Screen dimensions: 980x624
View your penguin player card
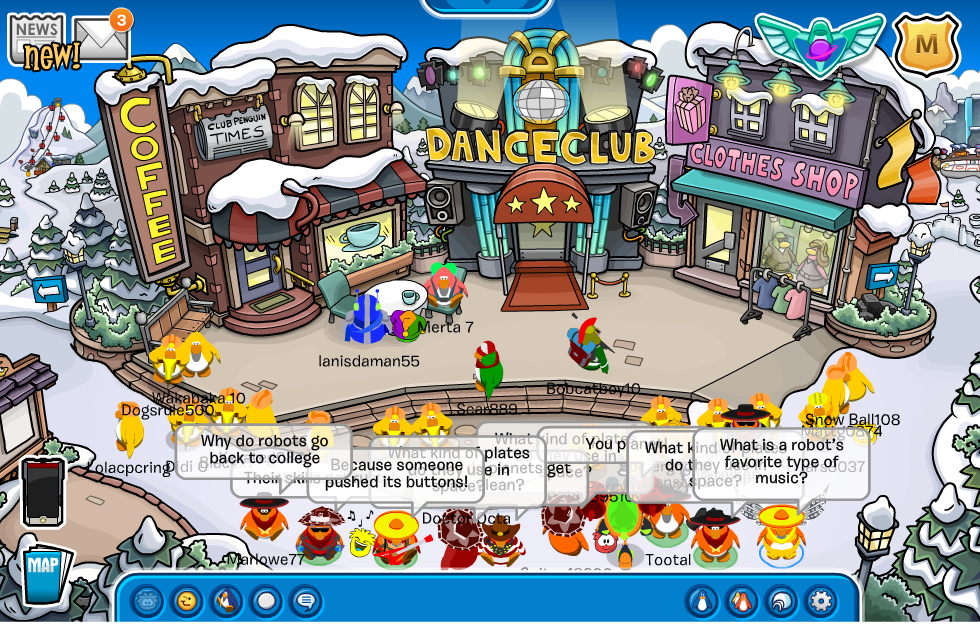(x=702, y=601)
